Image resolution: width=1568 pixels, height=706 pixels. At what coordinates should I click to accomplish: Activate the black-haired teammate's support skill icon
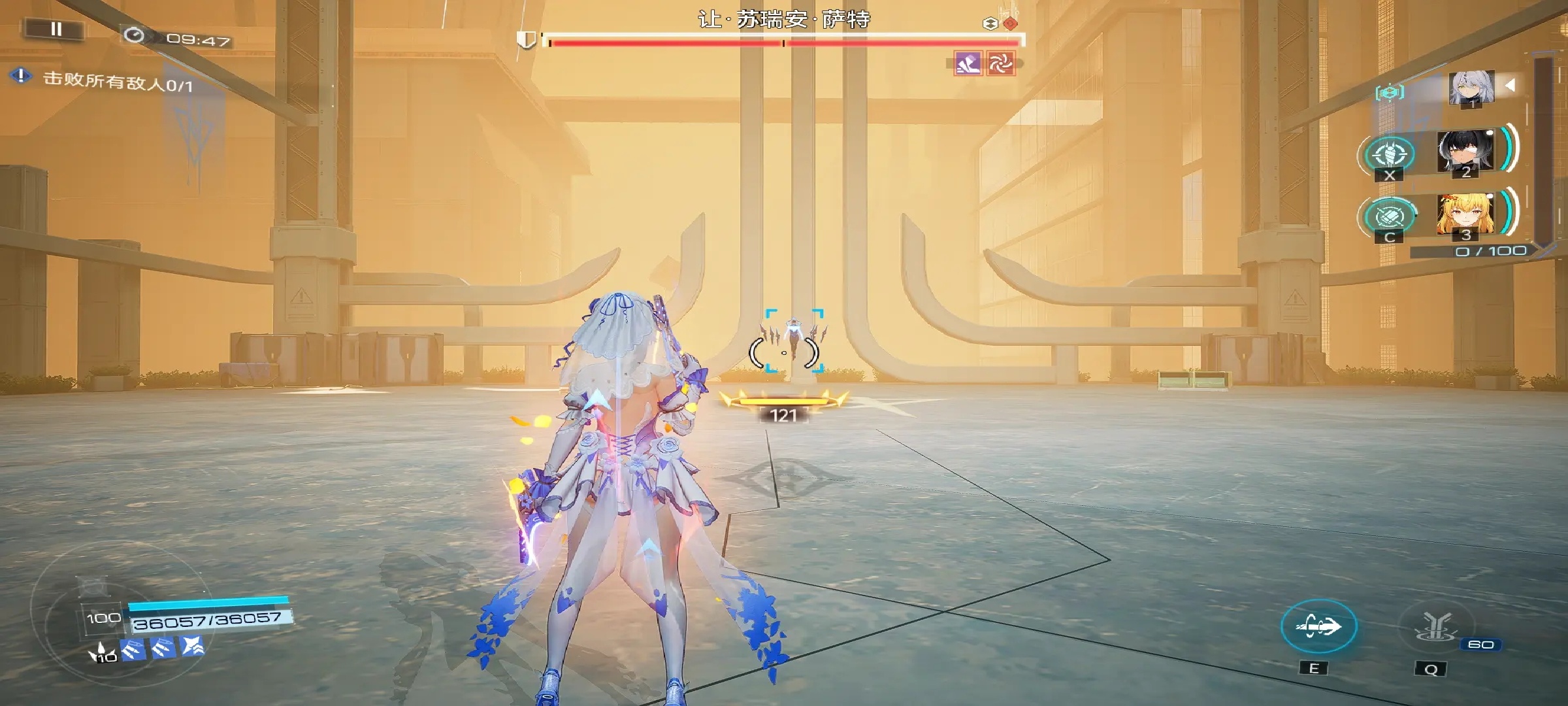pos(1390,154)
